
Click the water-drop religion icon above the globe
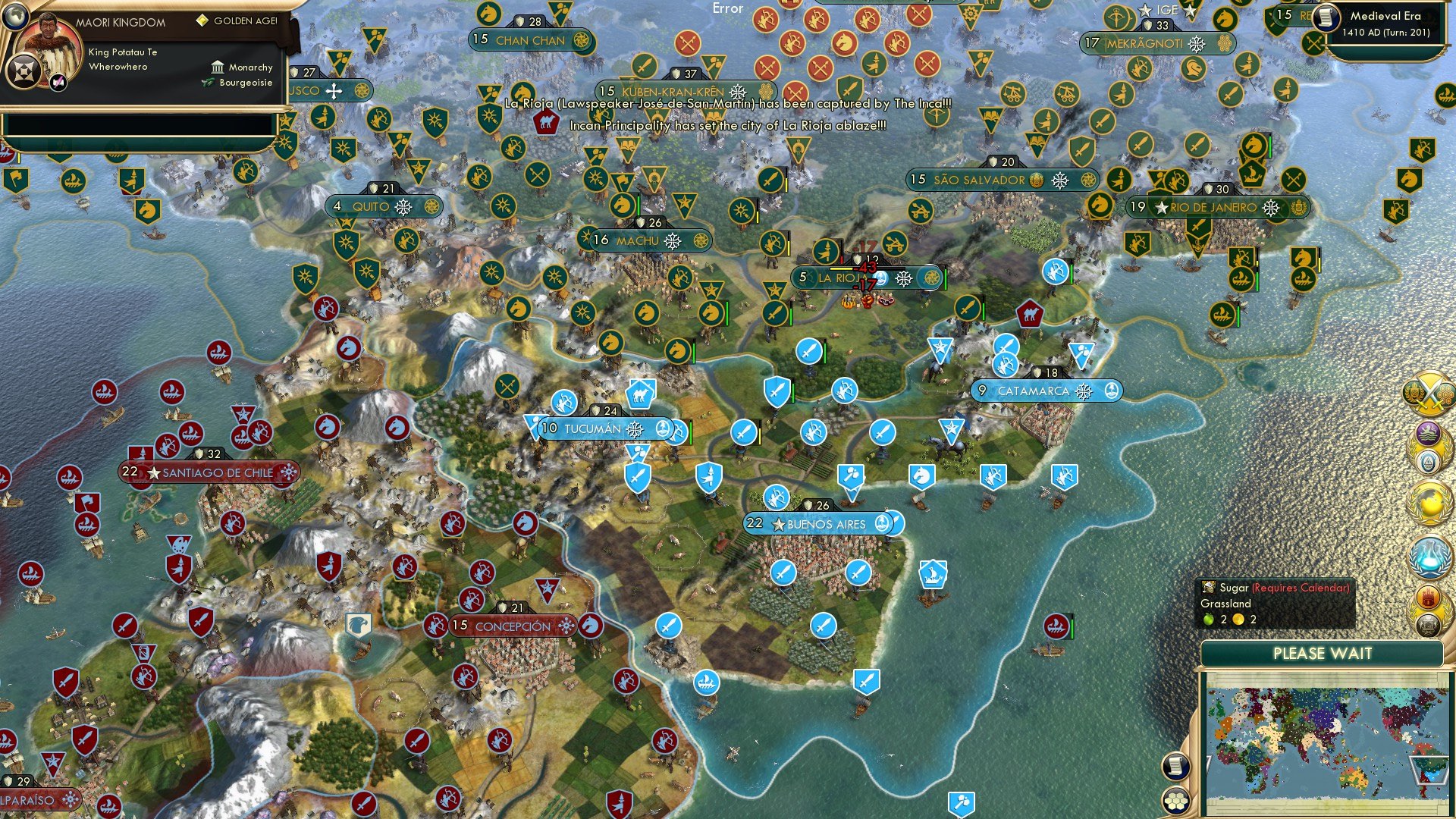click(1429, 460)
